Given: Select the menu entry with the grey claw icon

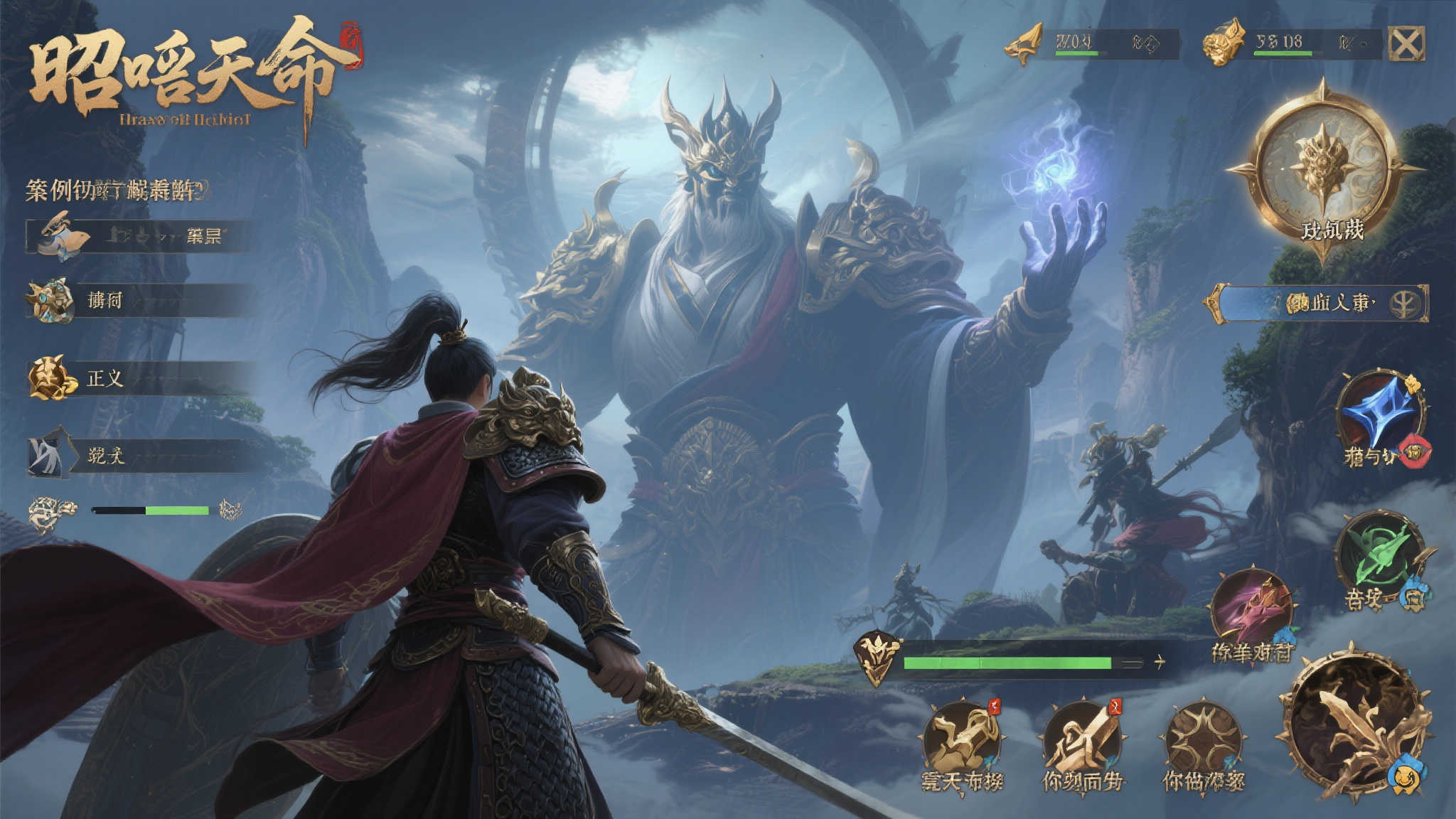Looking at the screenshot, I should point(142,455).
